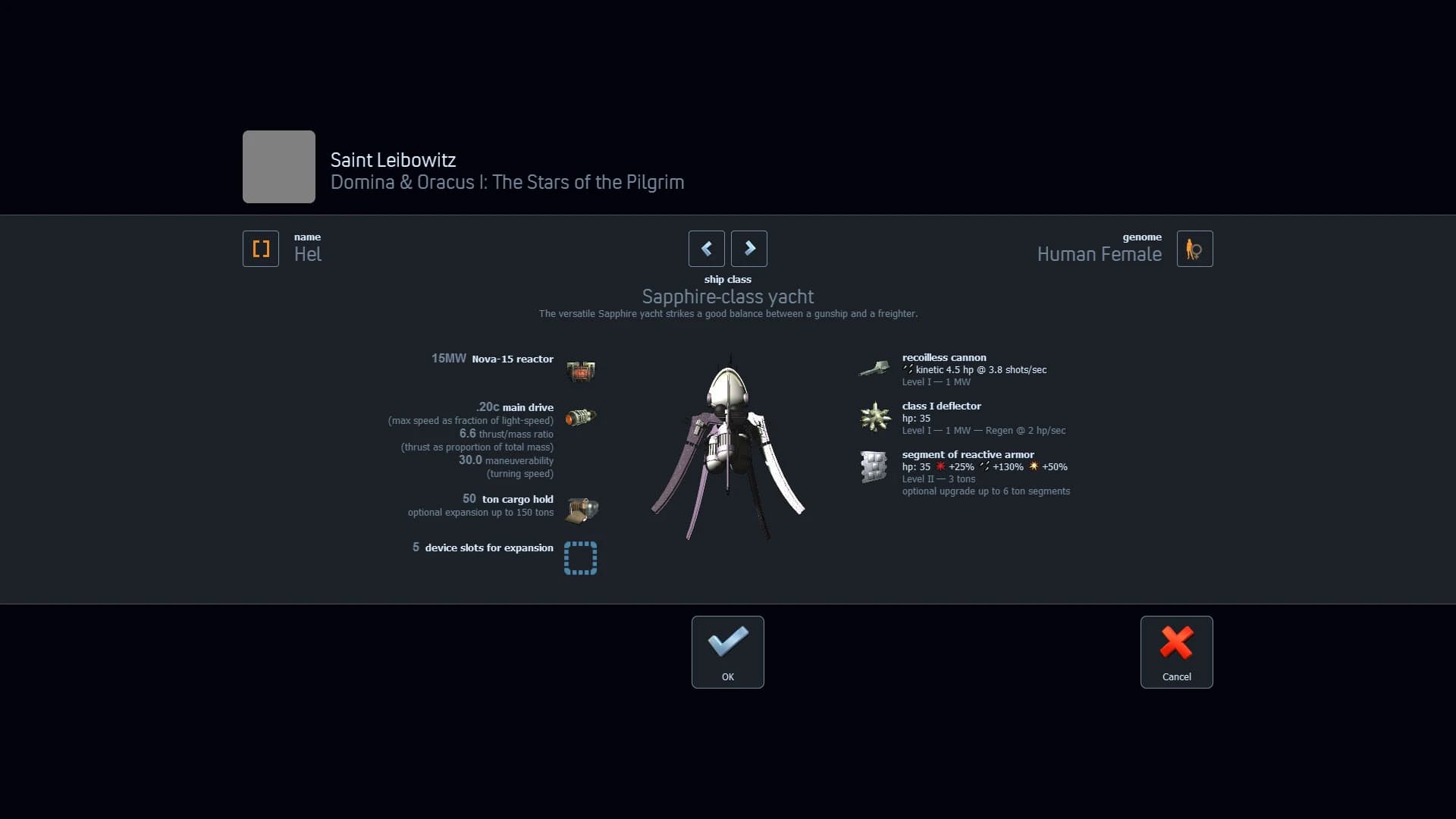Select the class I deflector icon
The height and width of the screenshot is (819, 1456).
point(875,416)
